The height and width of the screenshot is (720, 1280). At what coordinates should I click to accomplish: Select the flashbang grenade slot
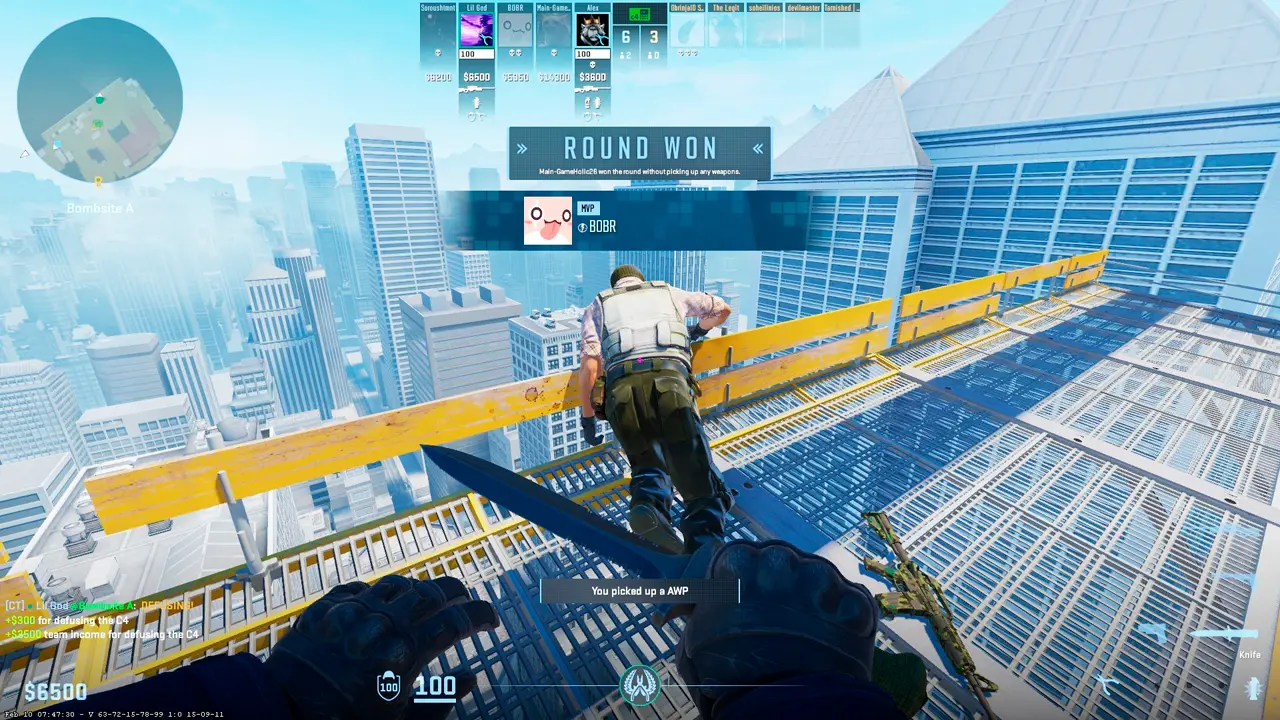coord(1252,688)
